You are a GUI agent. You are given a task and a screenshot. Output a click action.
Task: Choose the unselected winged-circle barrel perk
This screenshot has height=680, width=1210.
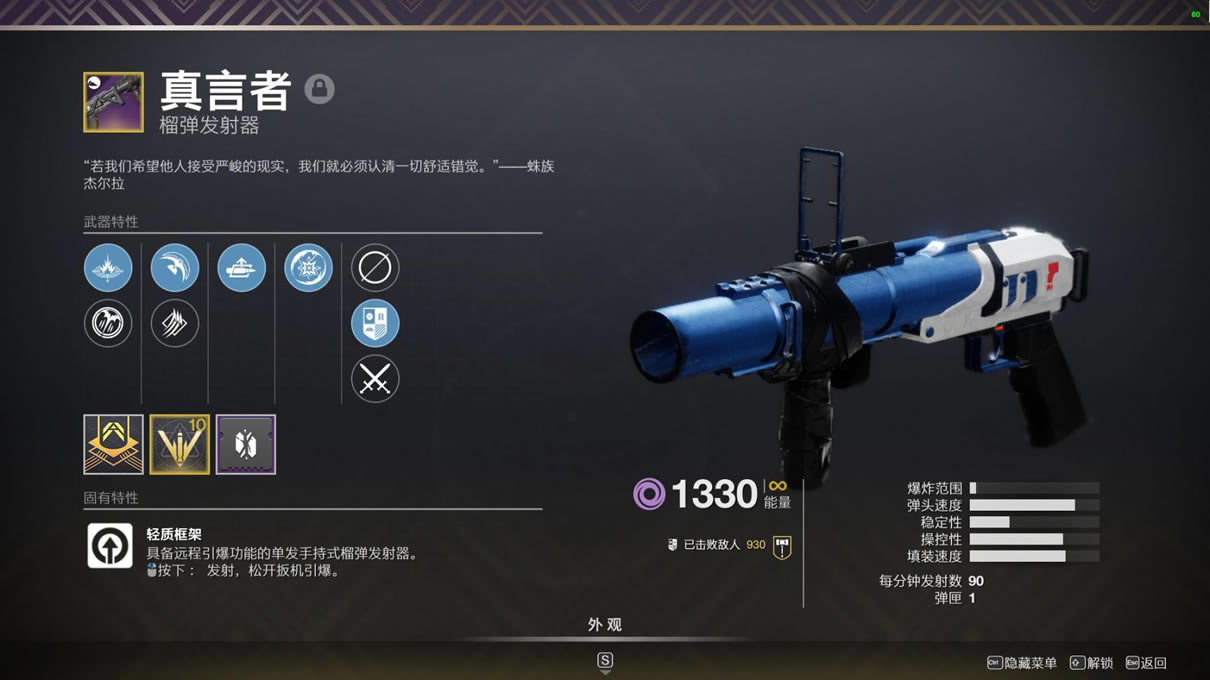pyautogui.click(x=108, y=324)
